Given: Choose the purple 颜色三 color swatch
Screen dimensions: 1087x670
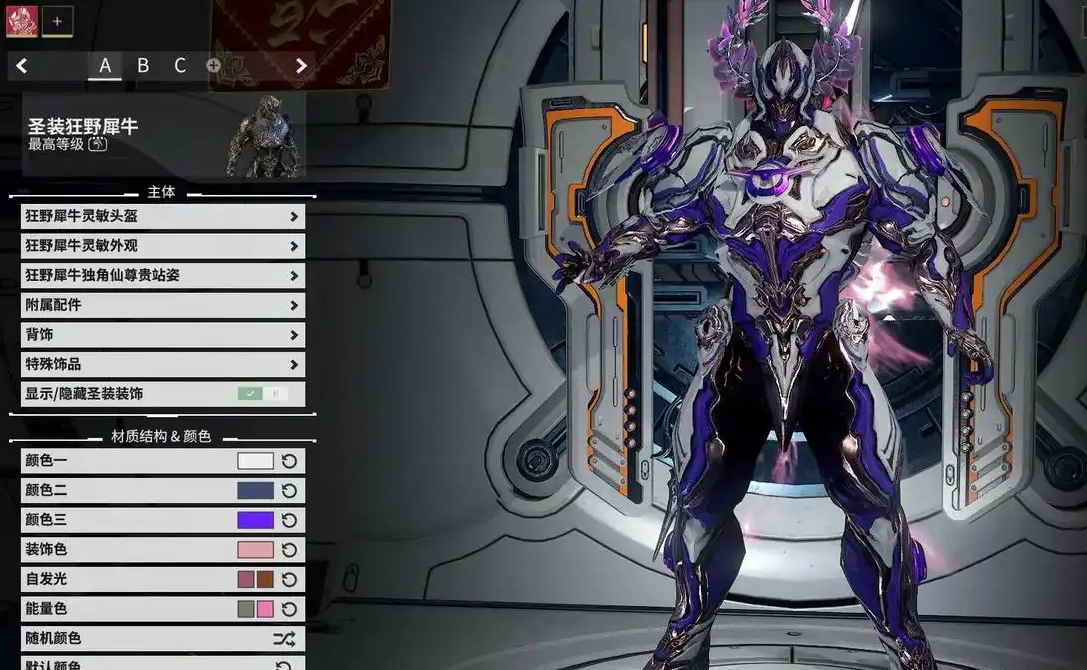Looking at the screenshot, I should (x=255, y=520).
